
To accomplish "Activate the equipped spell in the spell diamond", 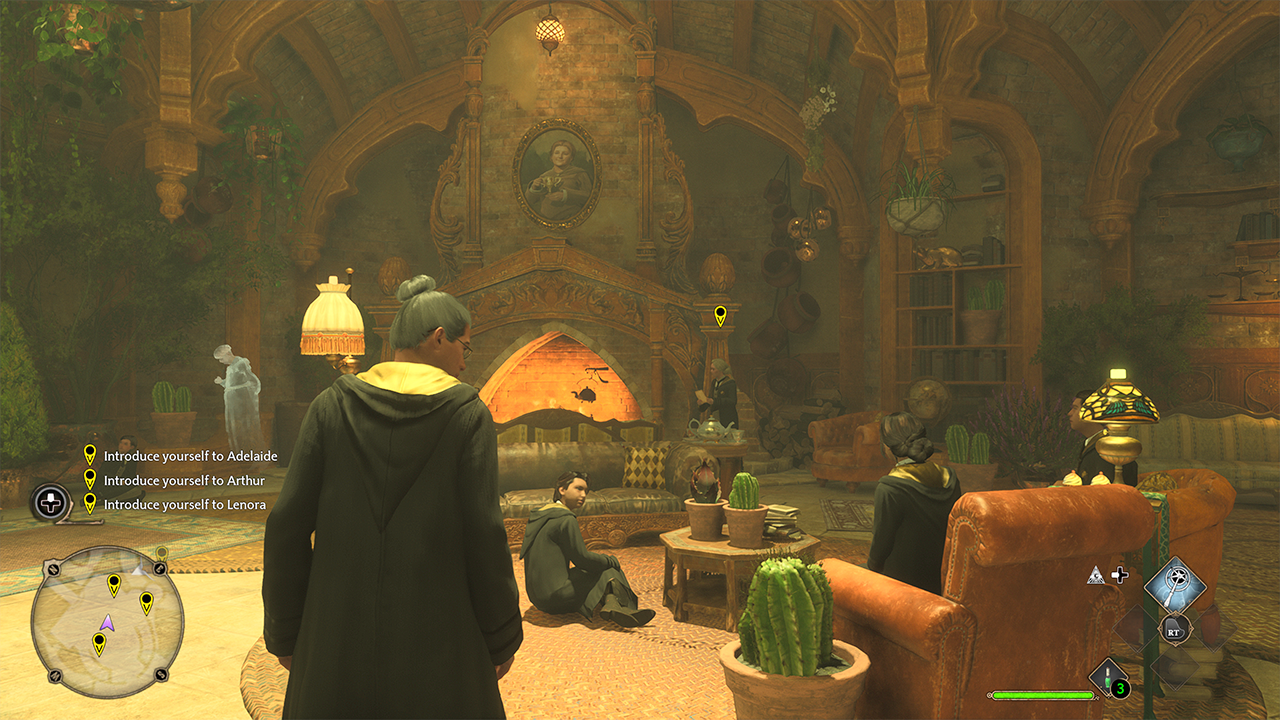I will (x=1174, y=587).
